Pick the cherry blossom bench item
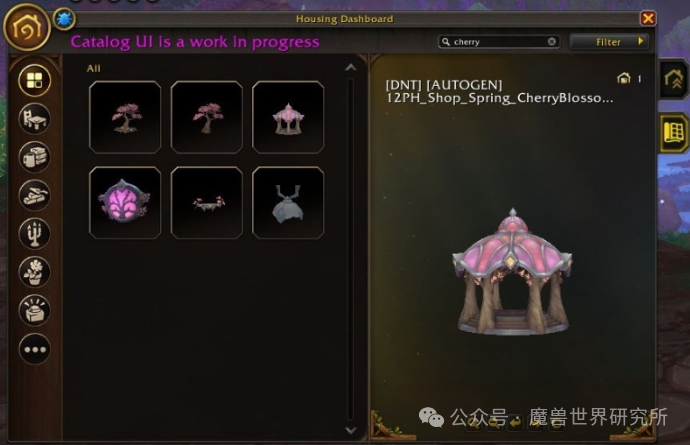Image resolution: width=690 pixels, height=445 pixels. 207,202
